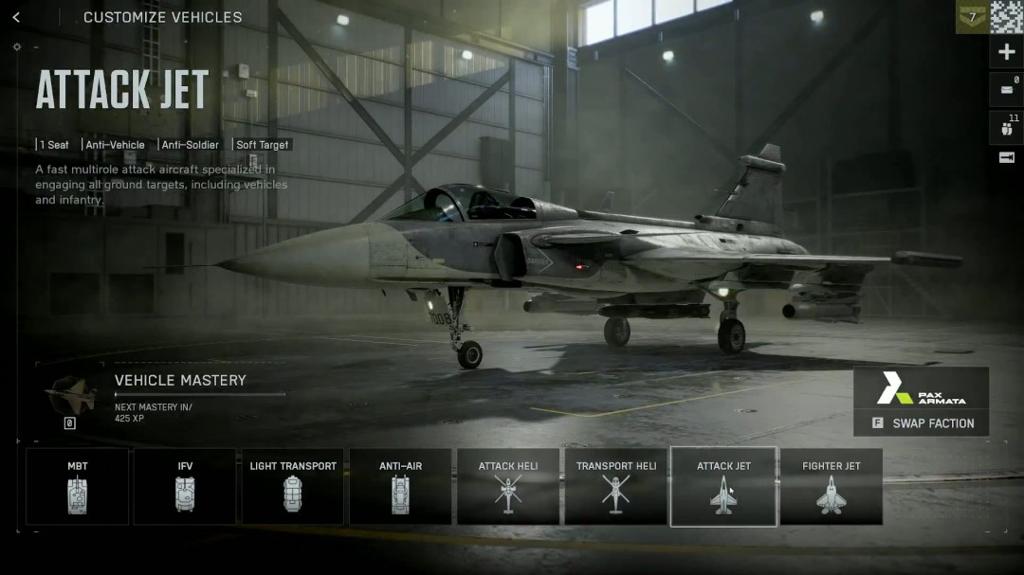Click the Swap Faction button
This screenshot has height=575, width=1024.
[922, 423]
